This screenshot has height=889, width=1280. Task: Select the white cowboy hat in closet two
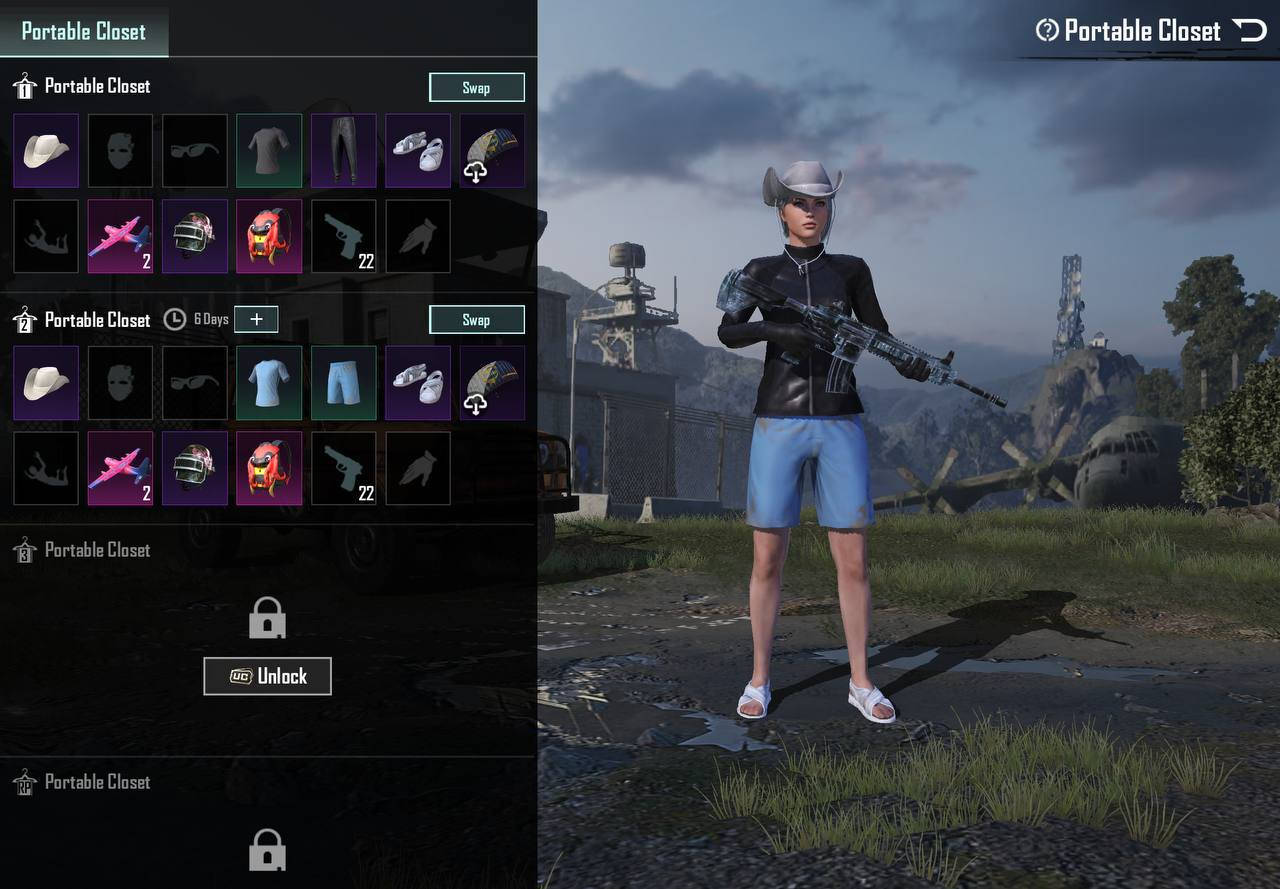coord(46,383)
